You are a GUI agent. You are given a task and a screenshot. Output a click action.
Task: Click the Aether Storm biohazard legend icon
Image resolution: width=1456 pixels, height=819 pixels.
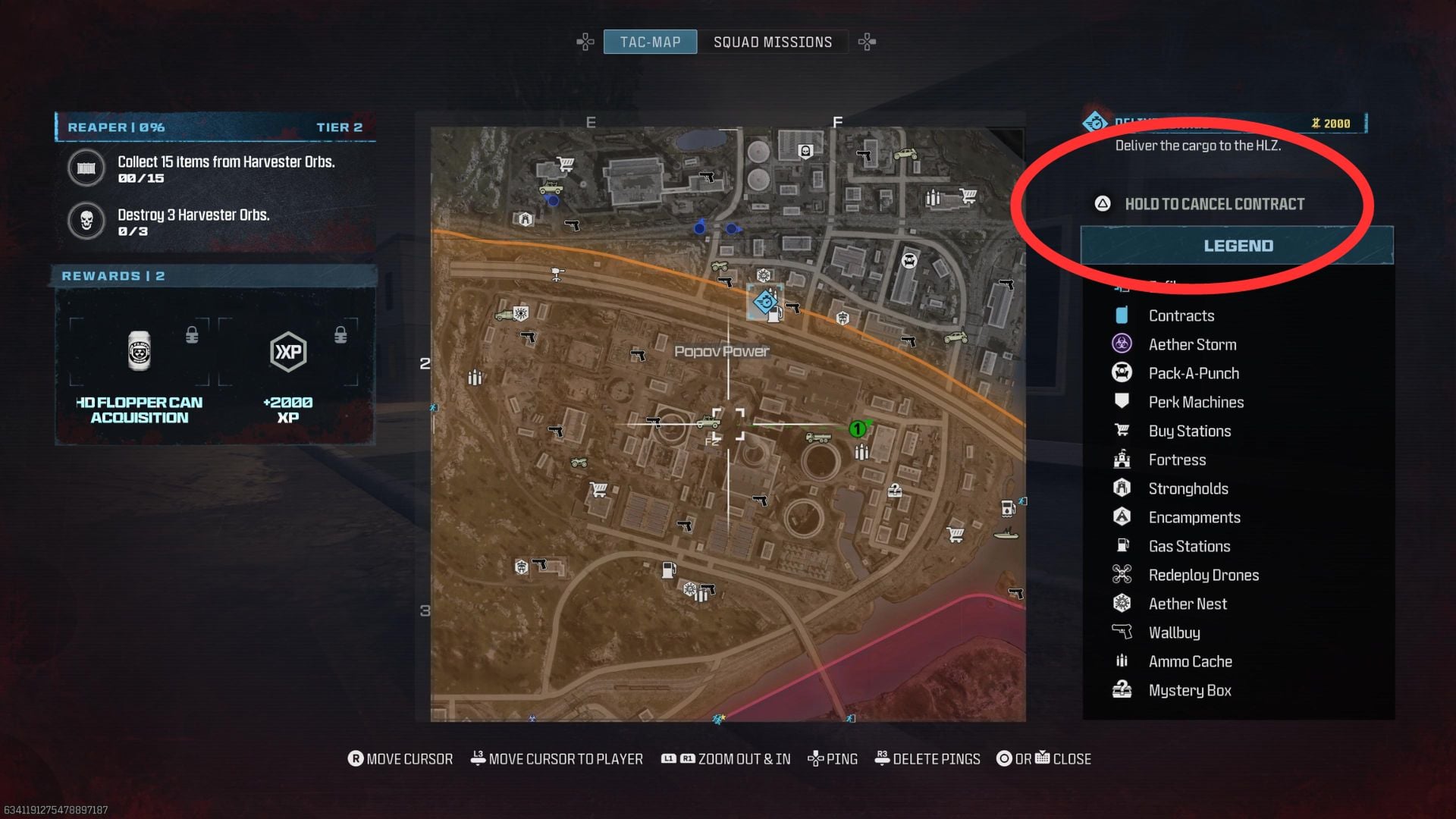pos(1122,344)
